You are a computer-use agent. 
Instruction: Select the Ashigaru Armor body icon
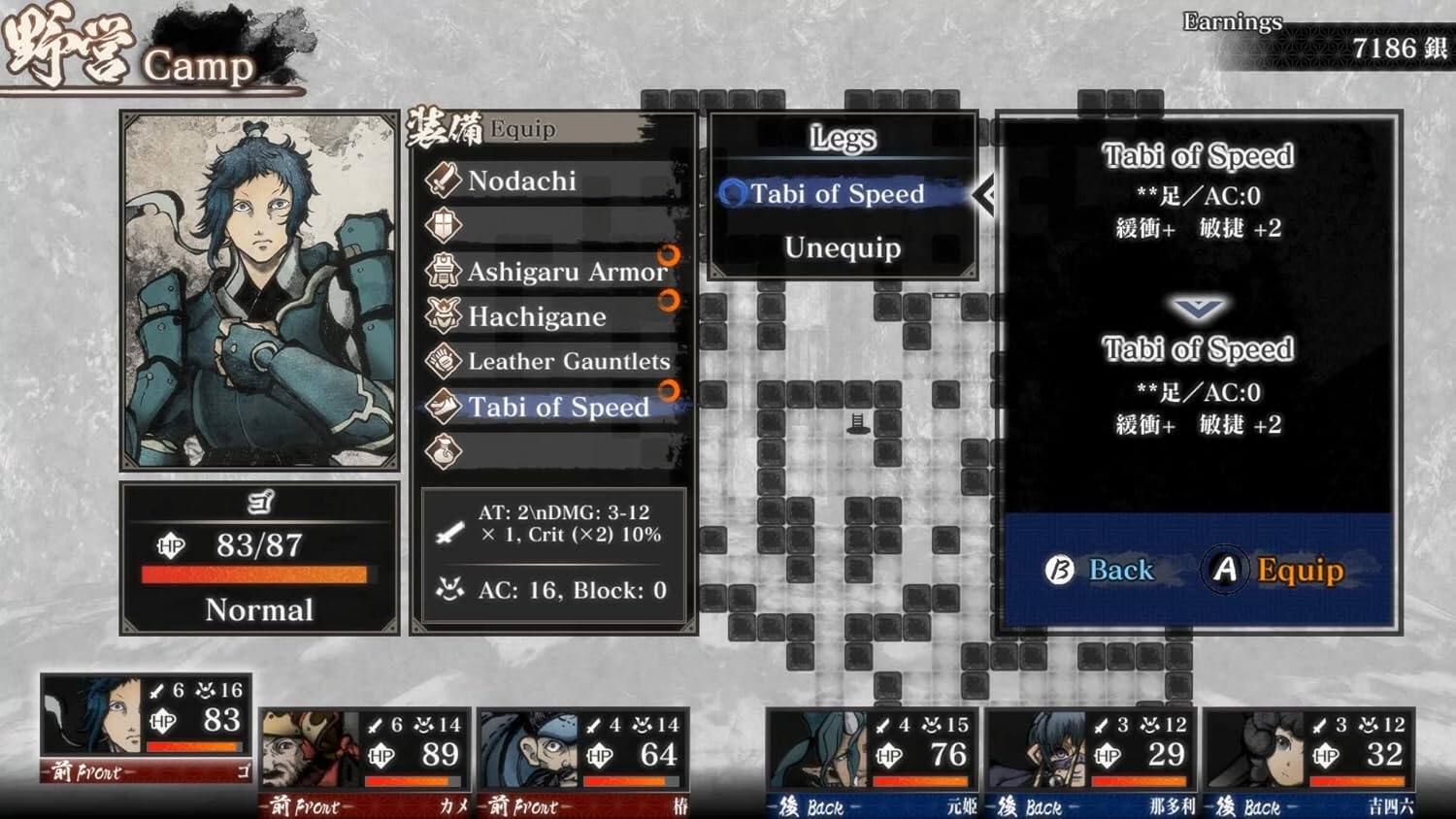point(442,272)
